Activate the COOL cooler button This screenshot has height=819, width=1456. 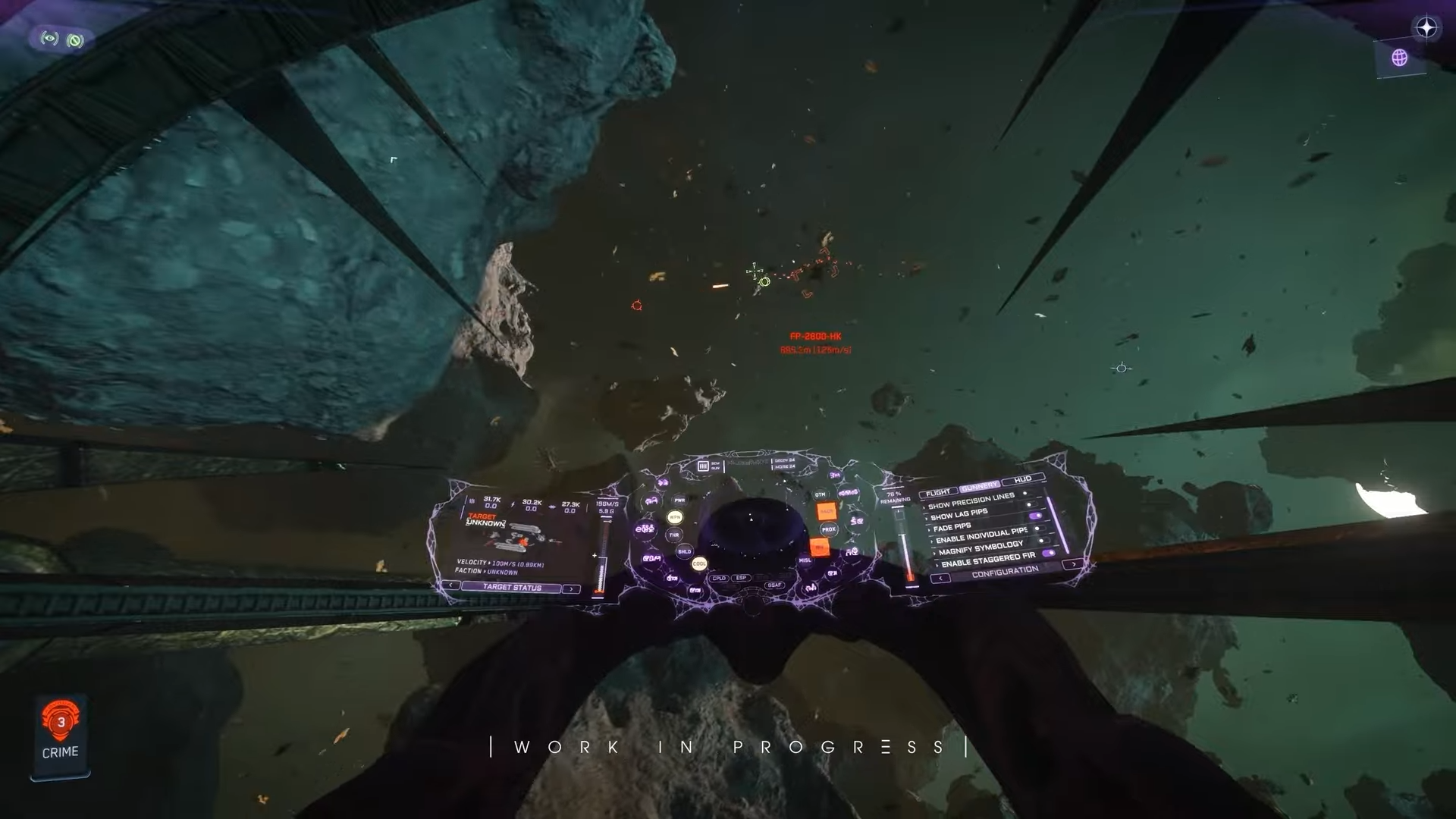point(699,563)
